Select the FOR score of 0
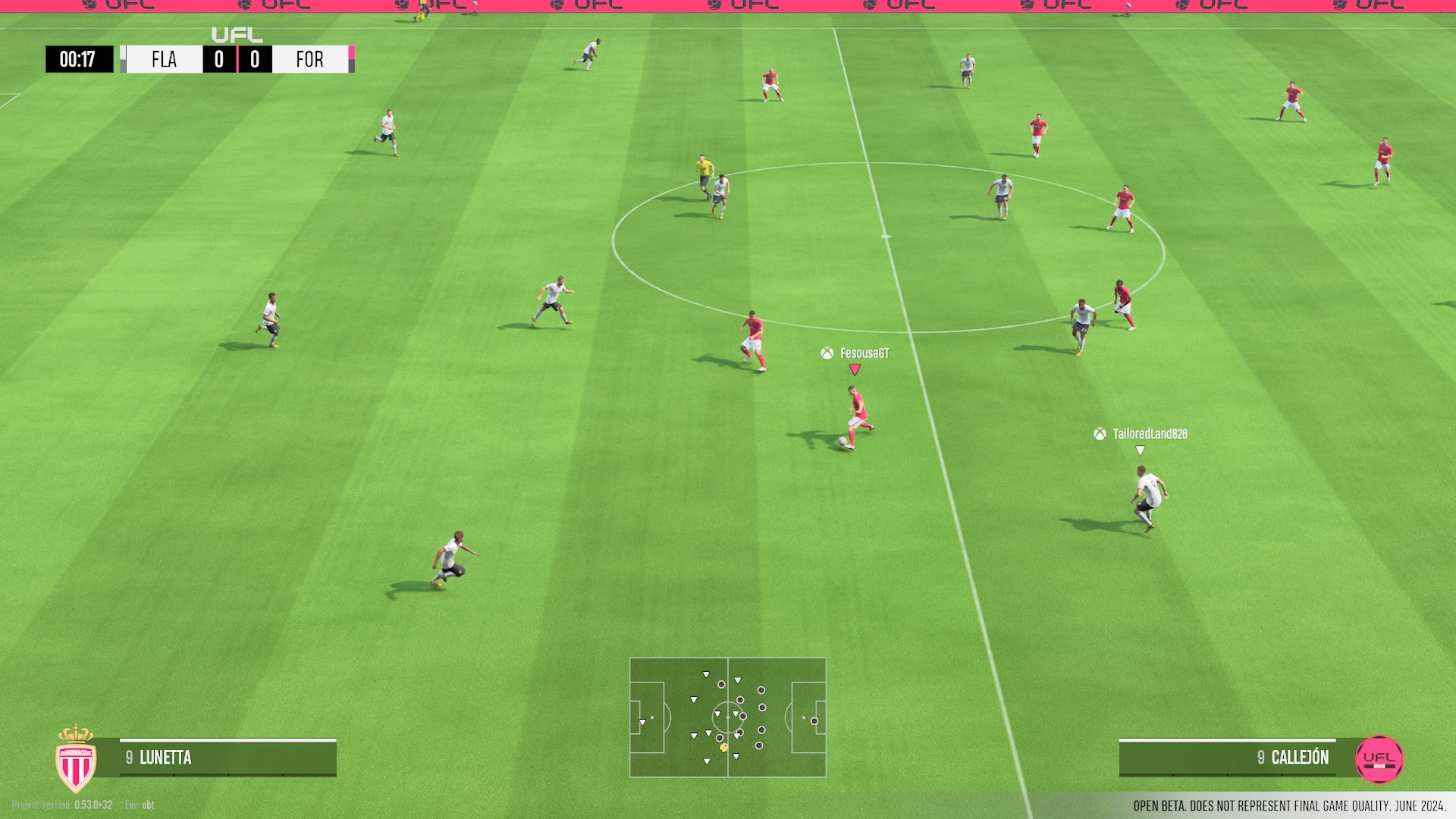Image resolution: width=1456 pixels, height=819 pixels. tap(256, 59)
